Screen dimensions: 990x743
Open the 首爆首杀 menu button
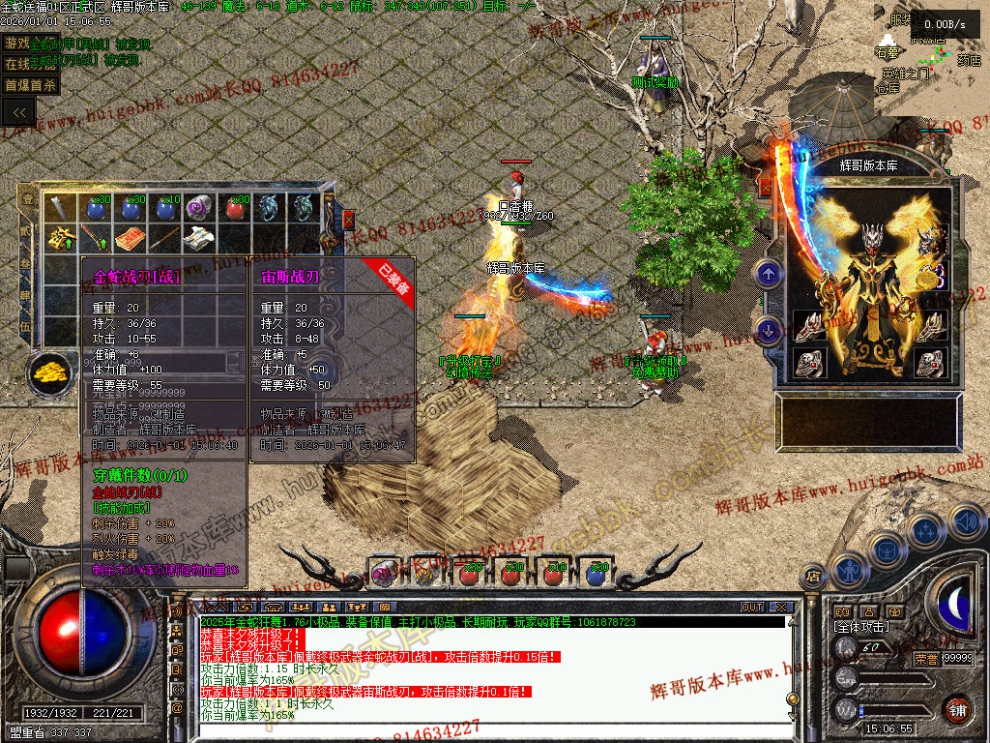tap(29, 85)
